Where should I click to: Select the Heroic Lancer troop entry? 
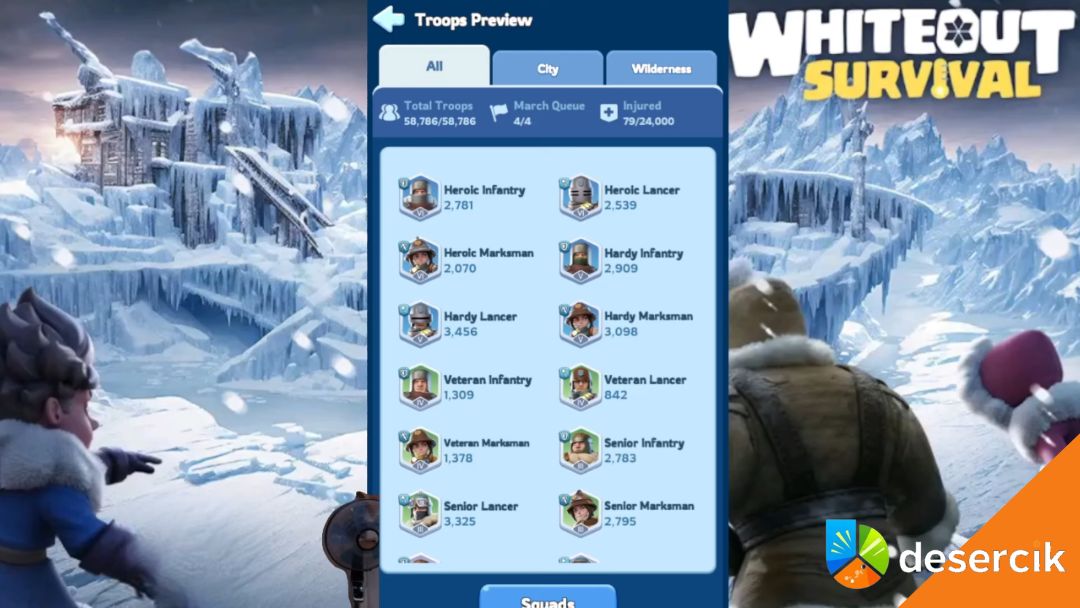[625, 197]
